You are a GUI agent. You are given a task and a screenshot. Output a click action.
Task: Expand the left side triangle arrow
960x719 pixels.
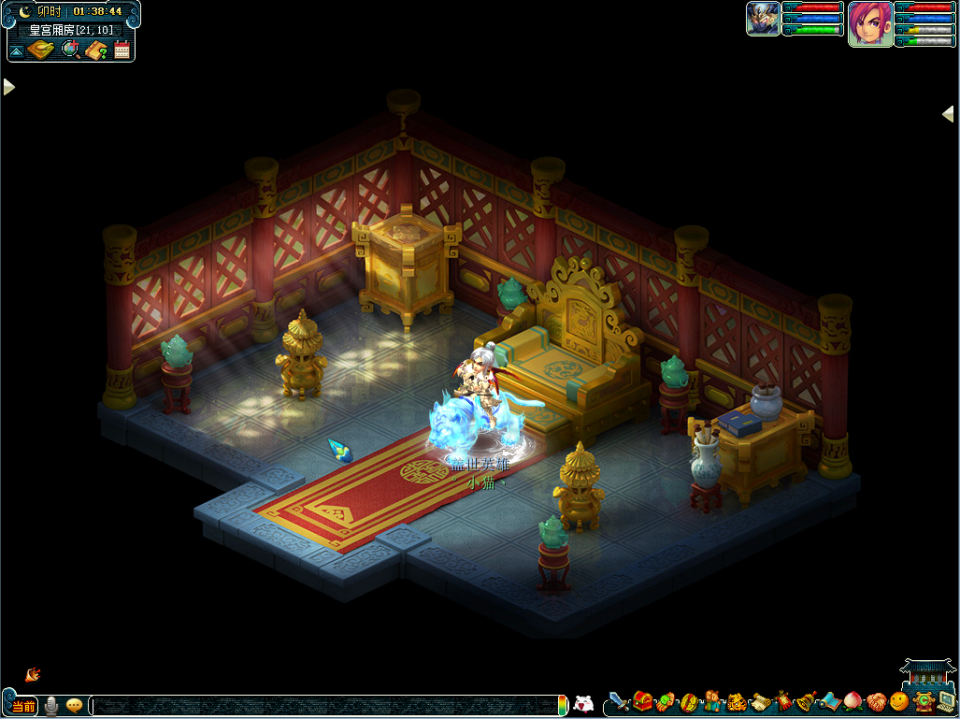click(x=9, y=87)
